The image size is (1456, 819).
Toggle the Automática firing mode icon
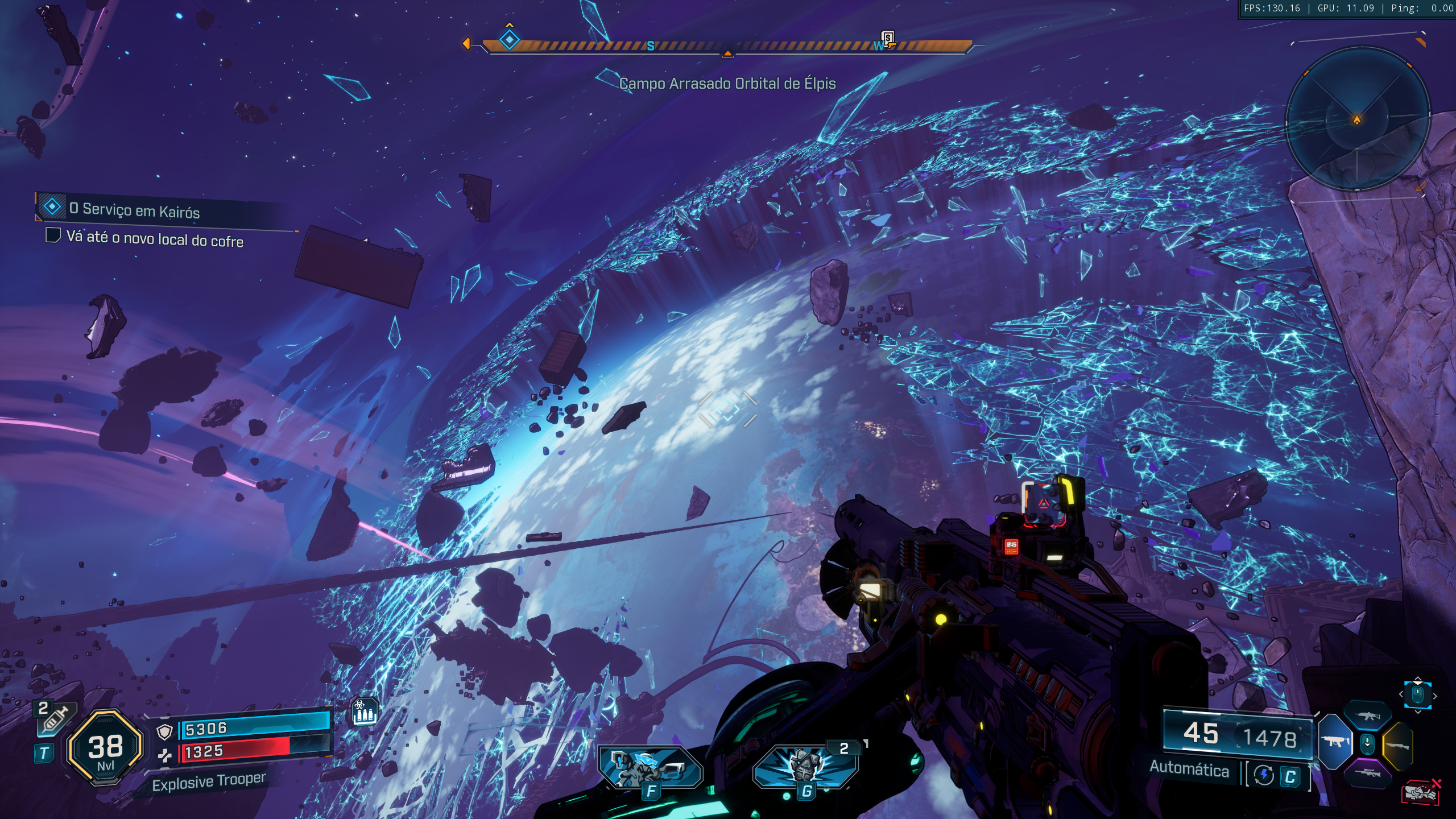pyautogui.click(x=1264, y=775)
